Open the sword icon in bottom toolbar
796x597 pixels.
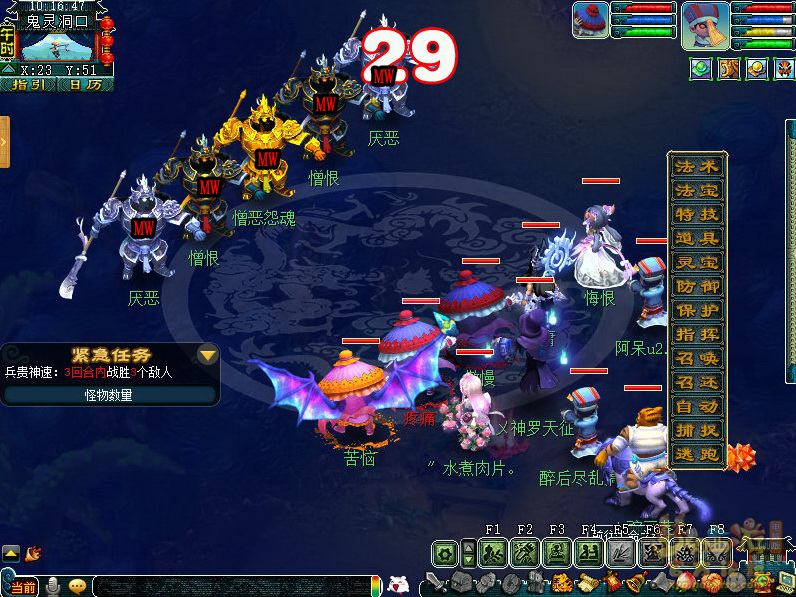(436, 582)
